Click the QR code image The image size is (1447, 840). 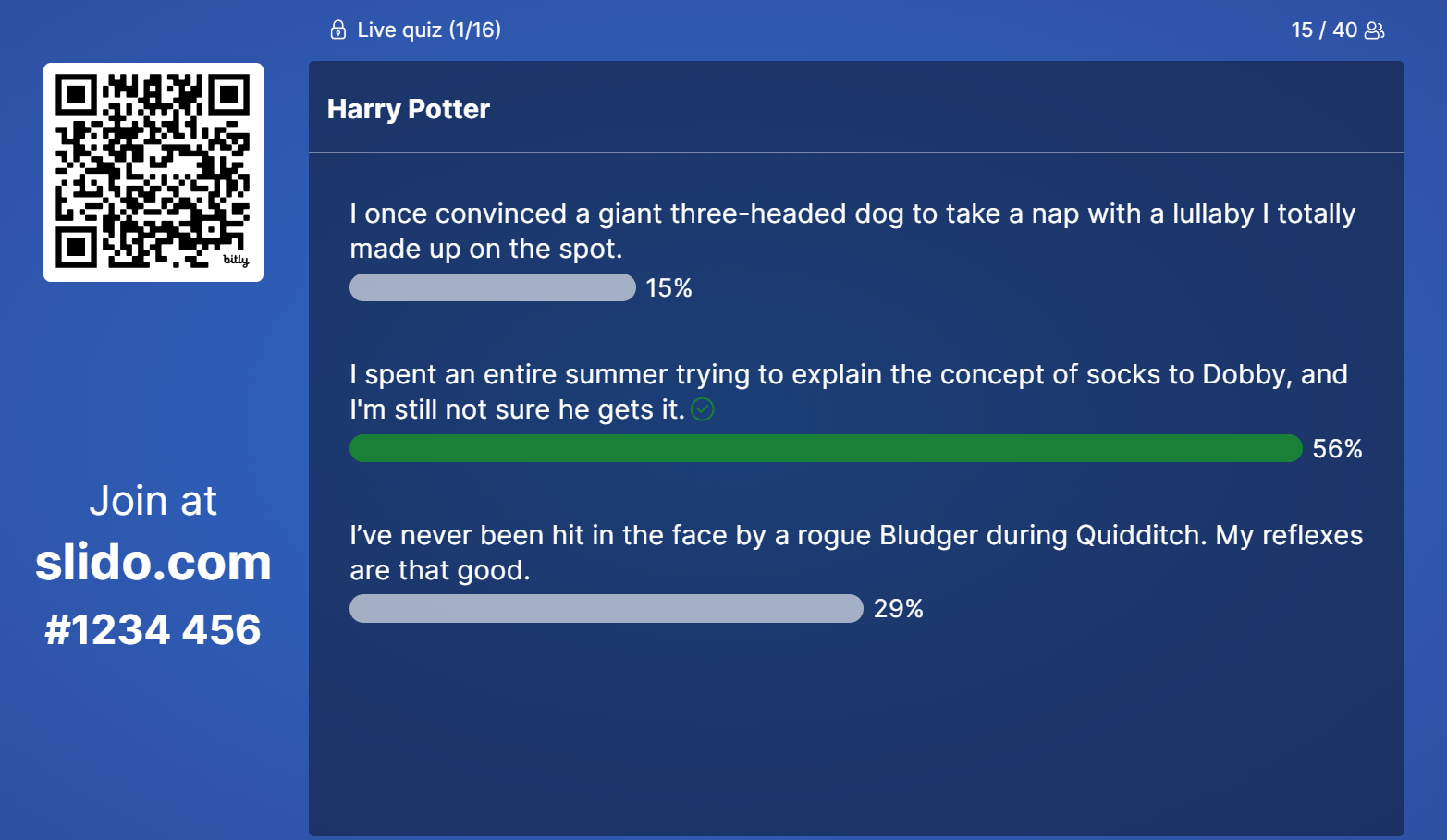[x=153, y=172]
